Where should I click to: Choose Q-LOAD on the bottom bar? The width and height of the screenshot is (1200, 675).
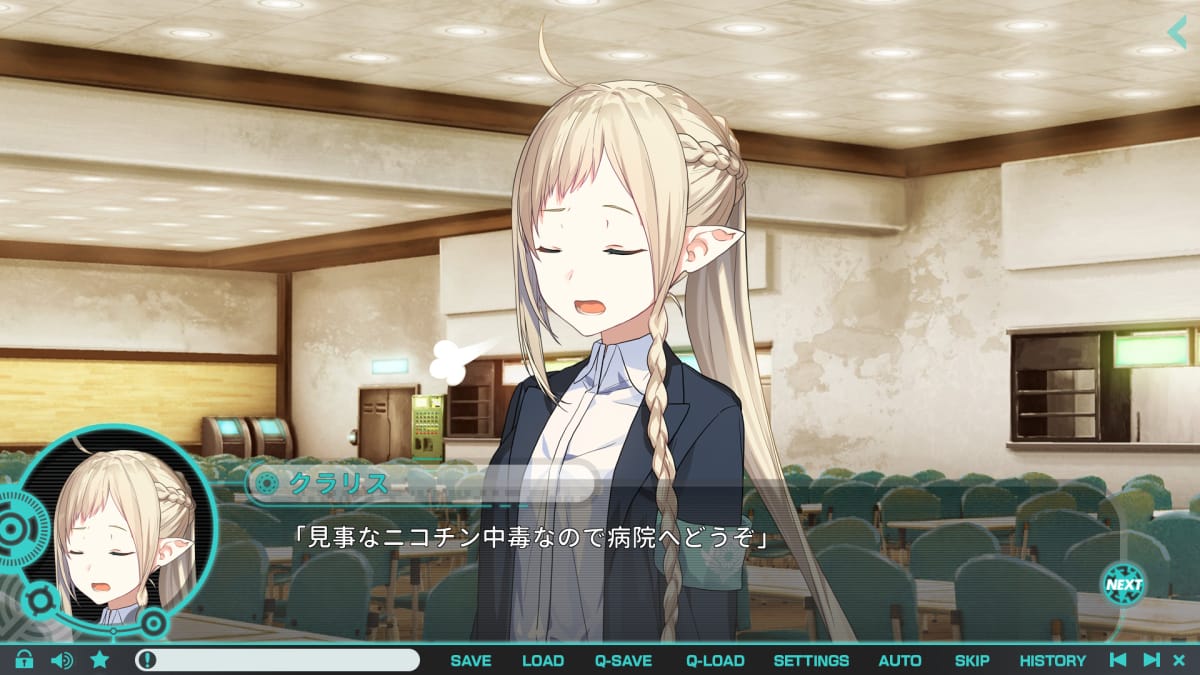tap(715, 660)
